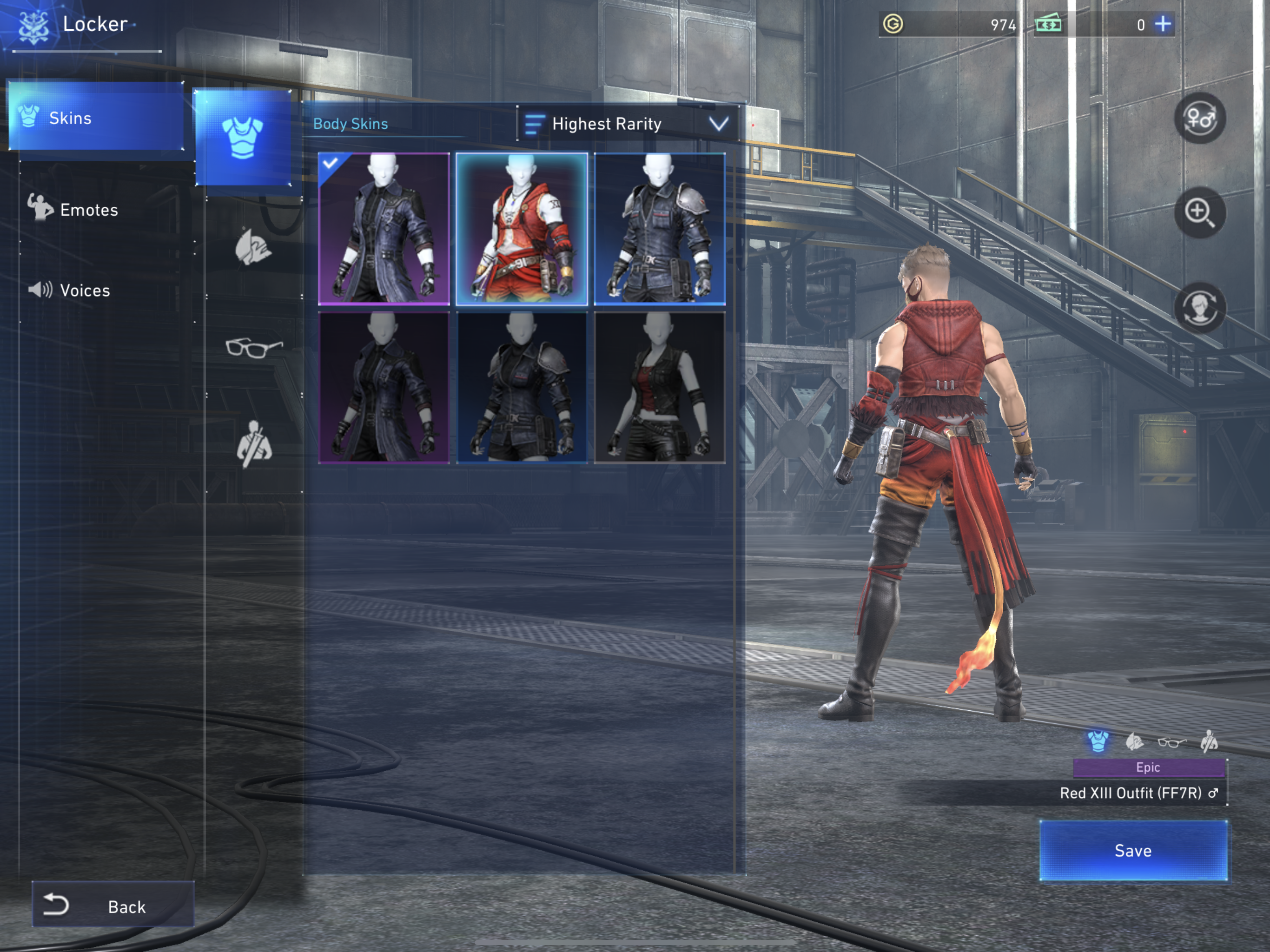Open the Skins category
This screenshot has height=952, width=1270.
tap(96, 118)
